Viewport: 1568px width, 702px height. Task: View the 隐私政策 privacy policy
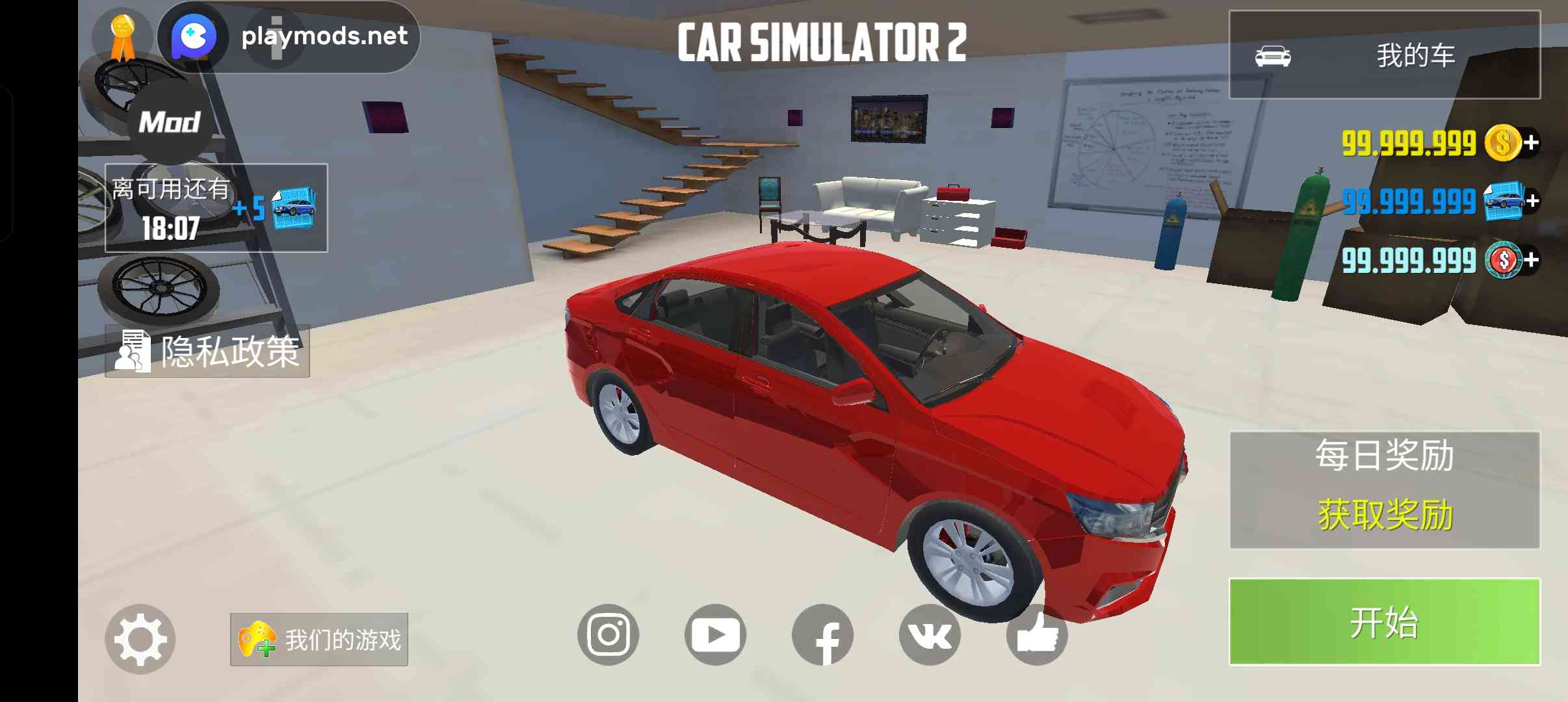[207, 352]
